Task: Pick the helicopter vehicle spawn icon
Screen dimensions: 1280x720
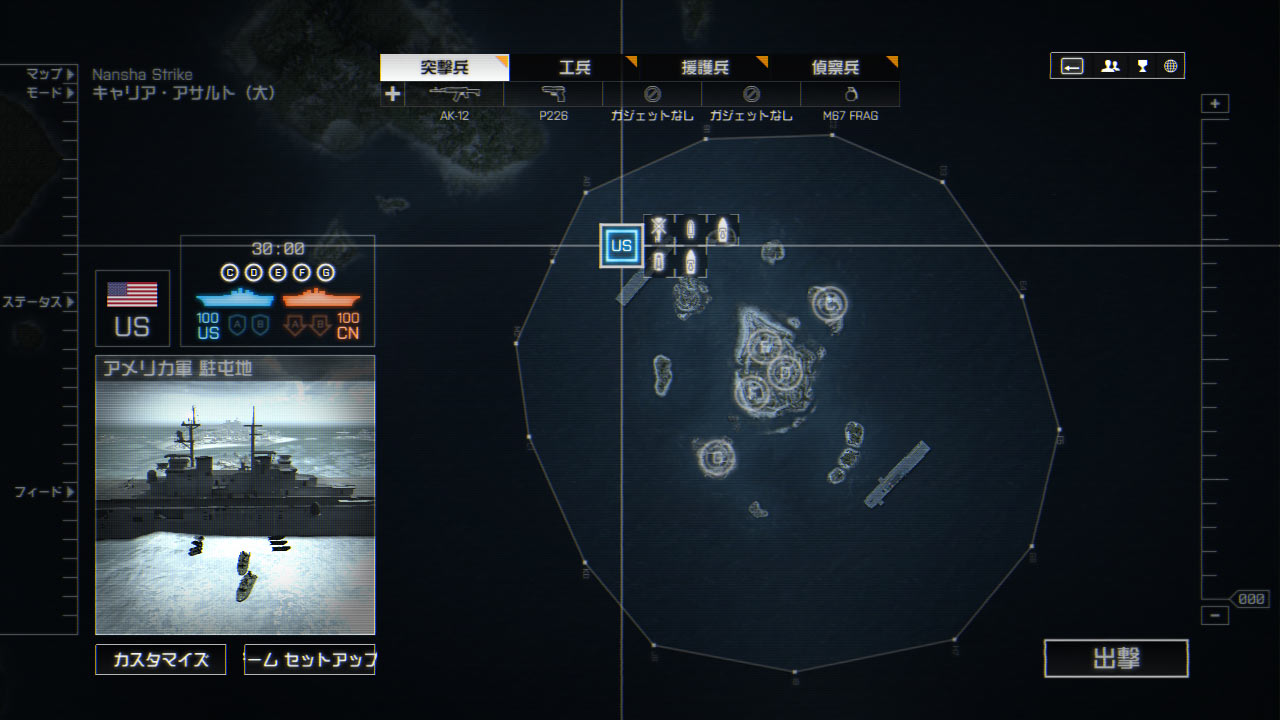Action: (658, 229)
